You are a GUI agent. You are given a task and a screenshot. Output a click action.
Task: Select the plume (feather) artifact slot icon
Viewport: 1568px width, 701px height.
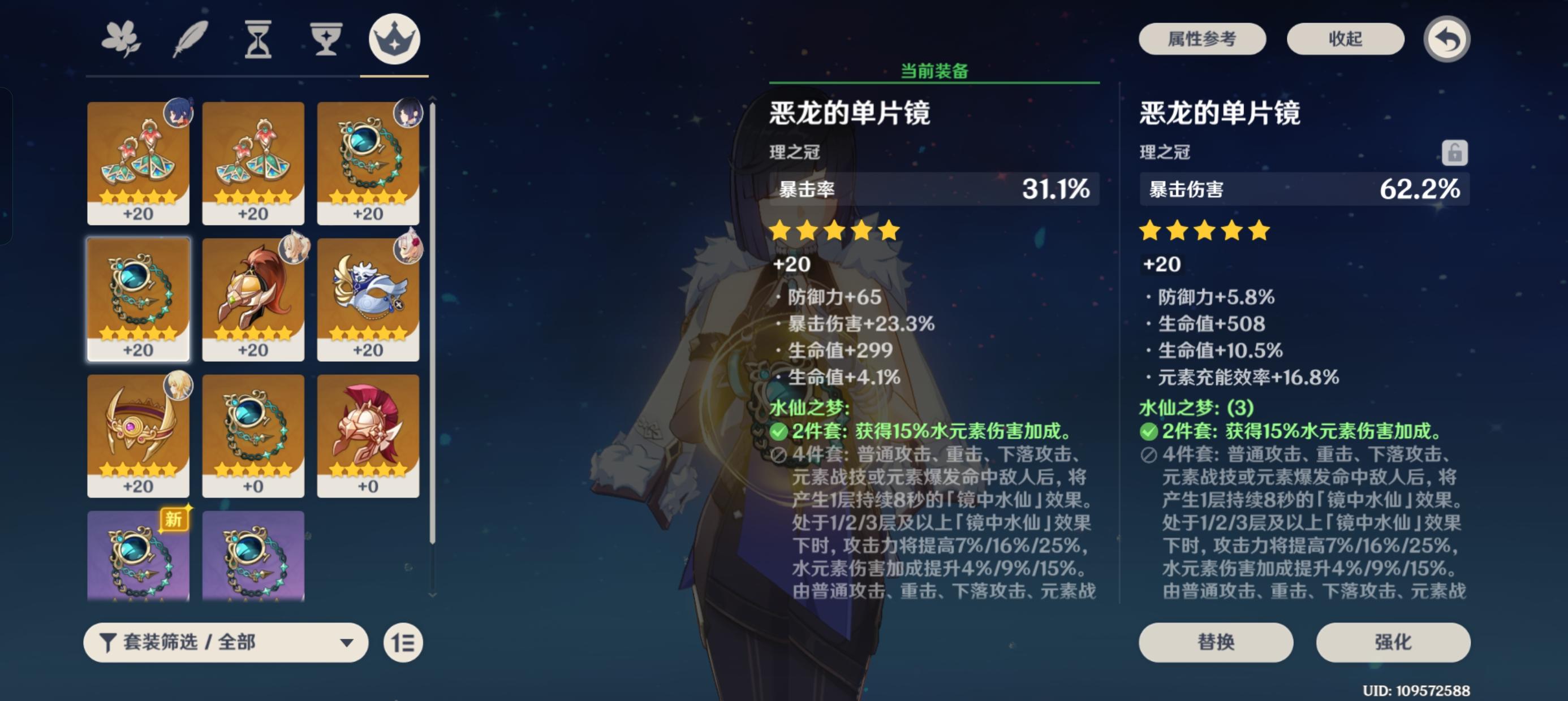point(192,38)
